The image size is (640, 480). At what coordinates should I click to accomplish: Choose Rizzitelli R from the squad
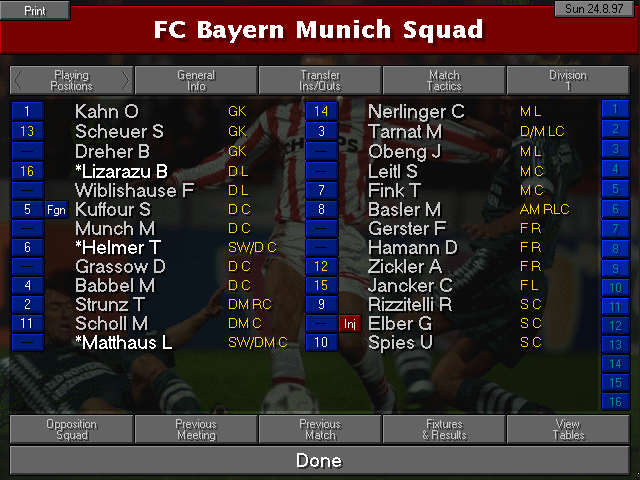[410, 304]
